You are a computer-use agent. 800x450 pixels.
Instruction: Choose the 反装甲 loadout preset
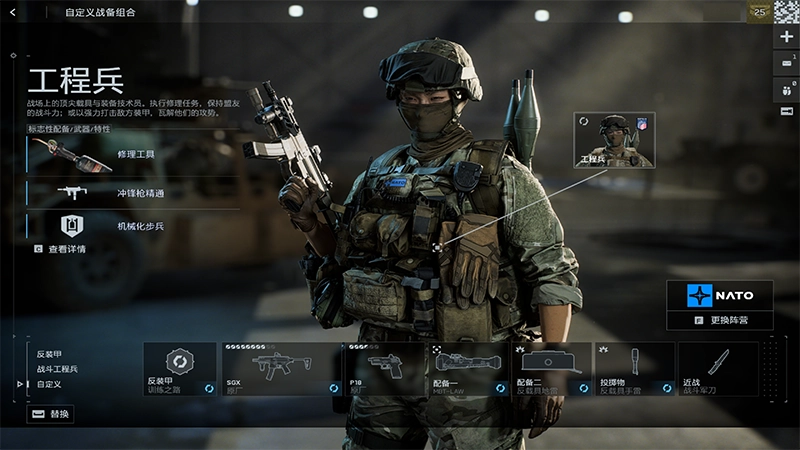pos(50,354)
